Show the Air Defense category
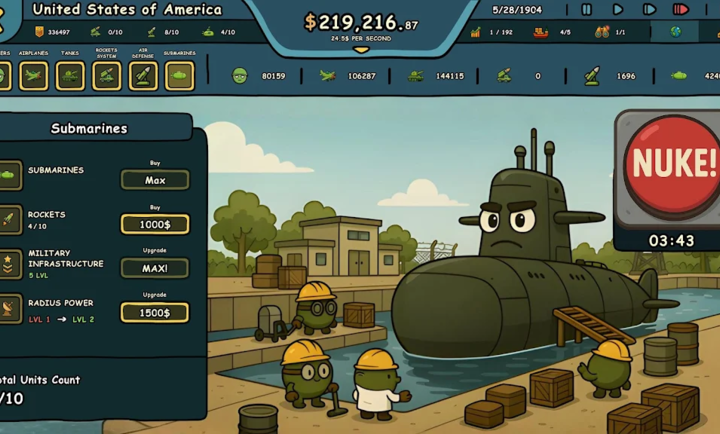 click(143, 75)
